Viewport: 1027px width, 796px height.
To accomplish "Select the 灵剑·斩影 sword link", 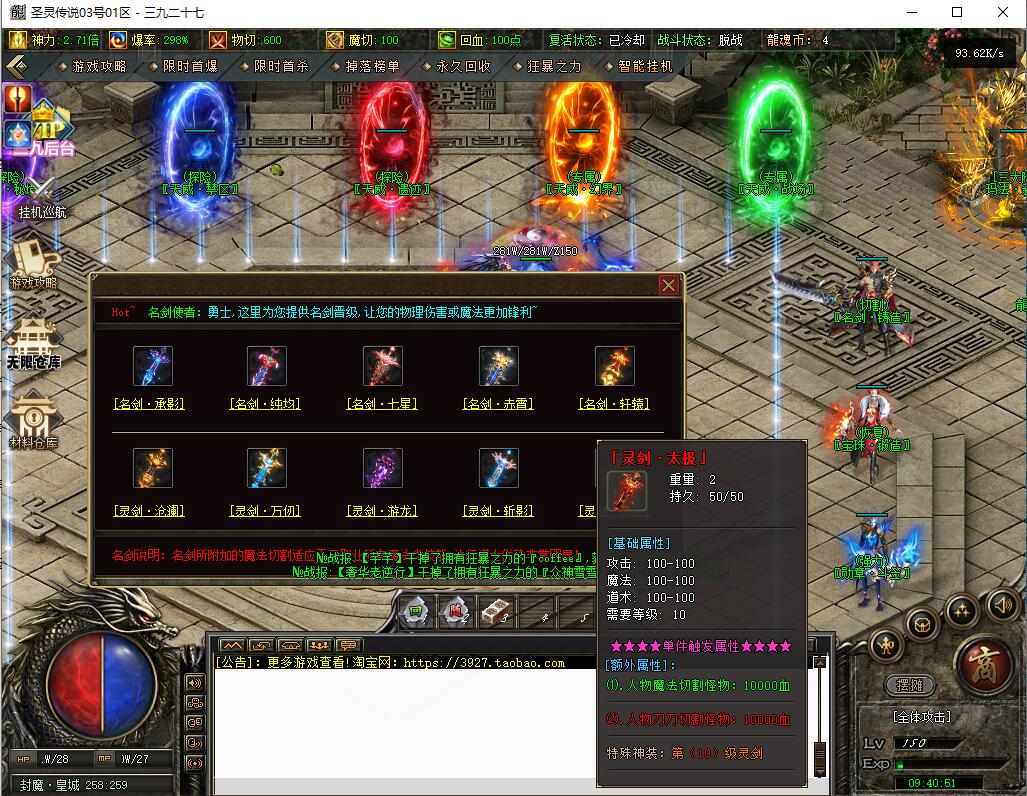I will click(x=498, y=511).
